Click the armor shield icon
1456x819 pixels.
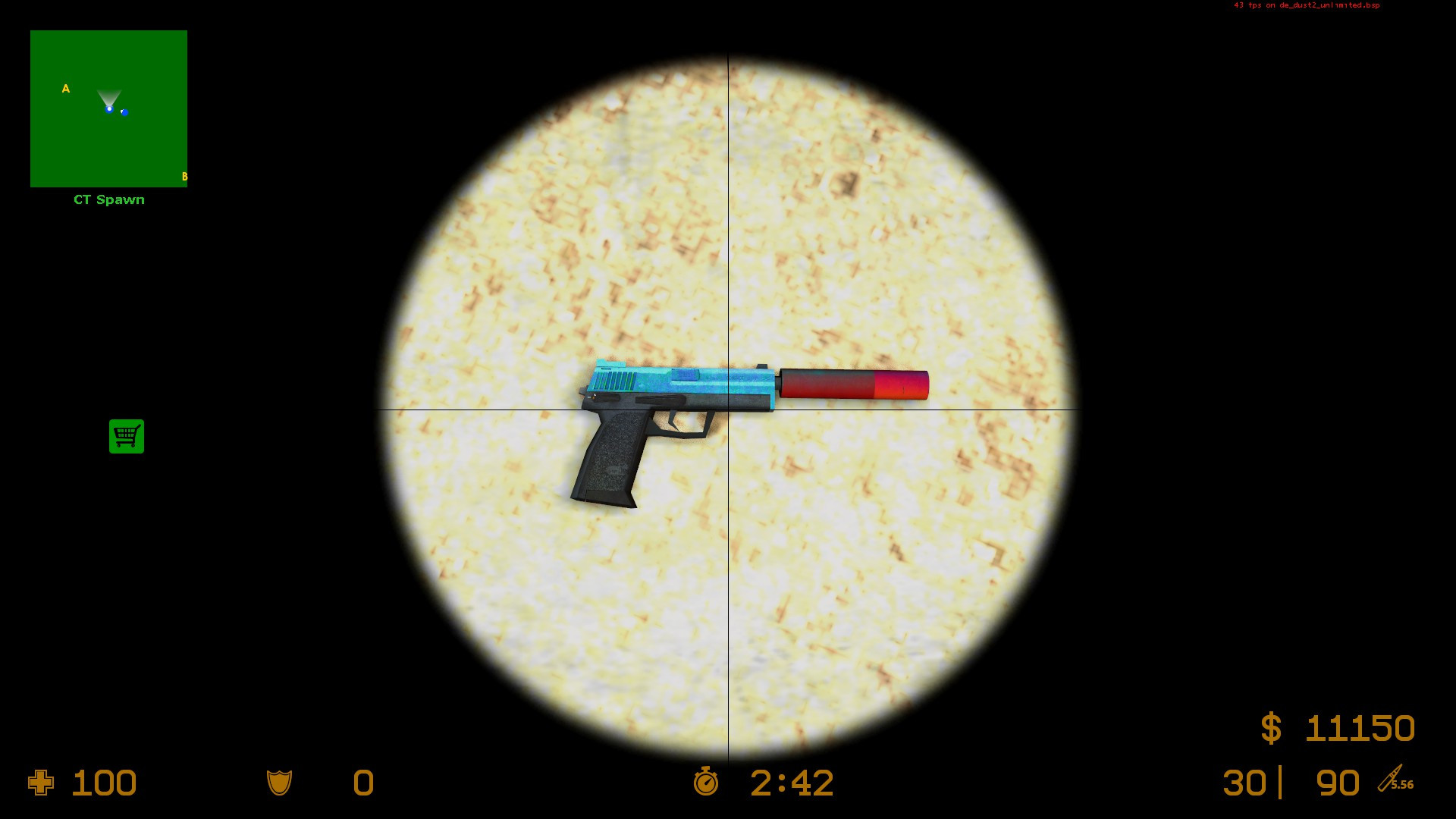tap(278, 783)
